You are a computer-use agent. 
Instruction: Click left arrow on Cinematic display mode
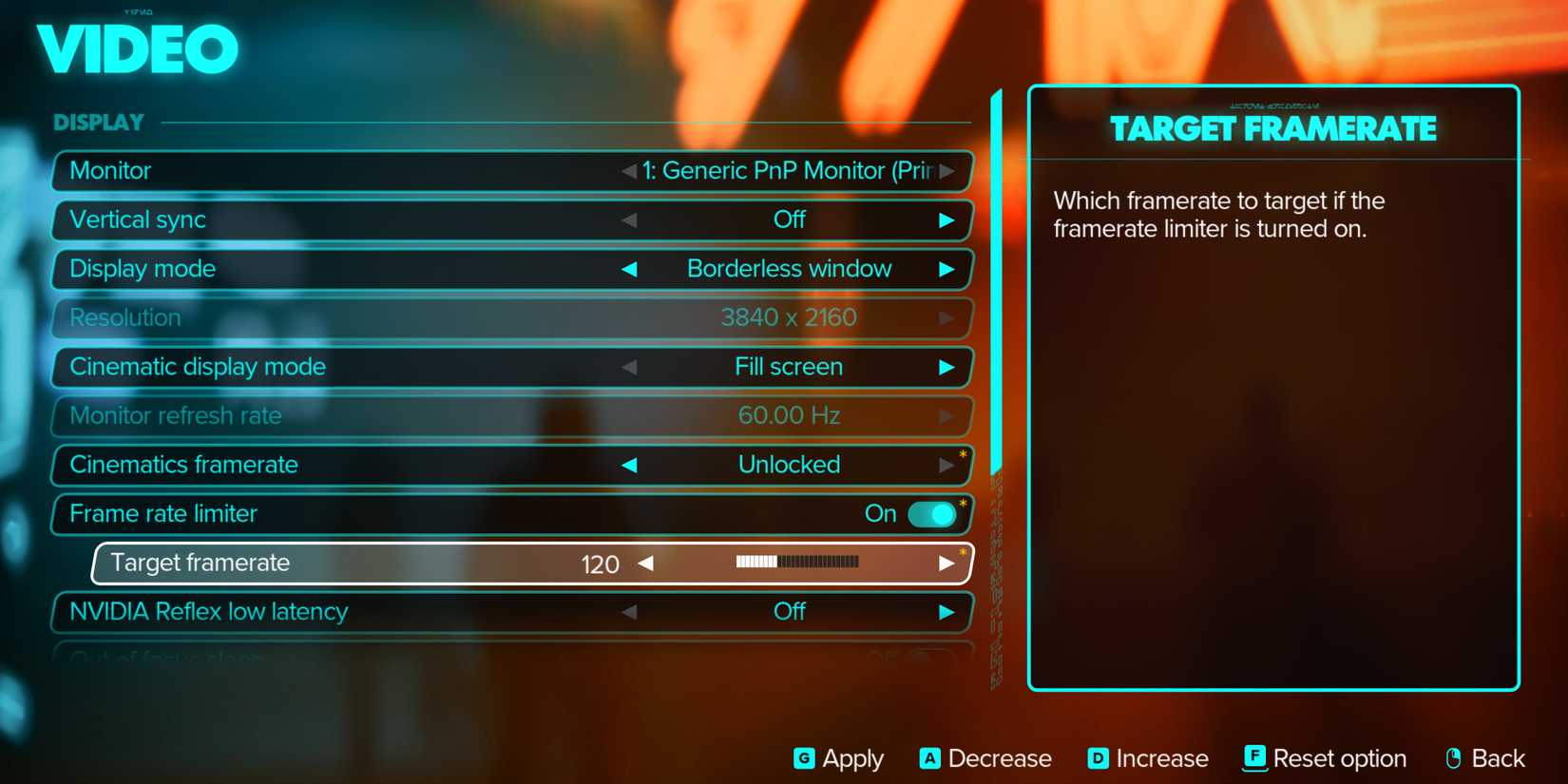coord(629,367)
